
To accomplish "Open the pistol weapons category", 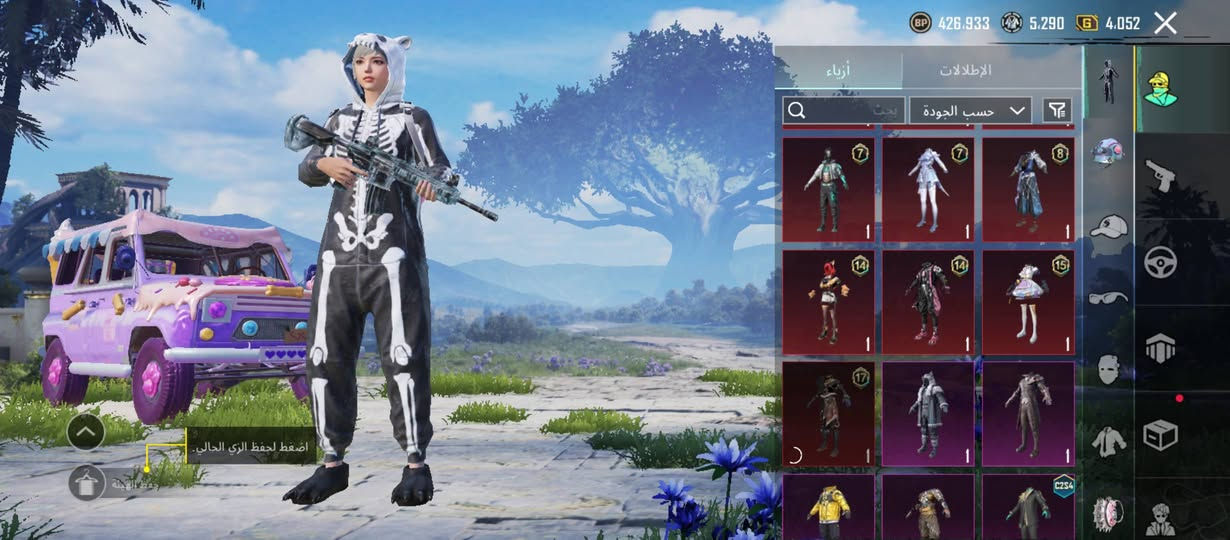I will 1160,175.
